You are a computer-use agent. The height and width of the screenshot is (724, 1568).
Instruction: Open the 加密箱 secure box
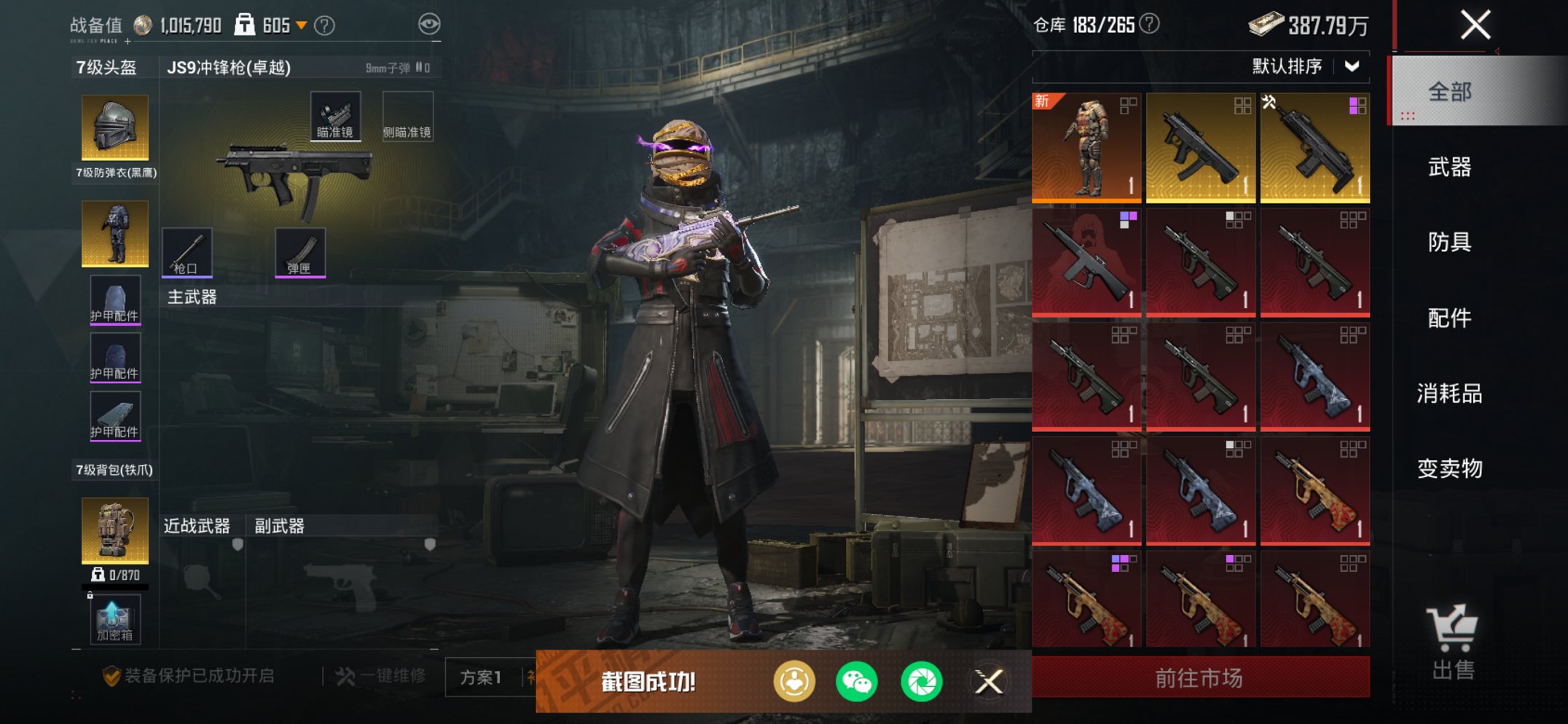pos(115,620)
